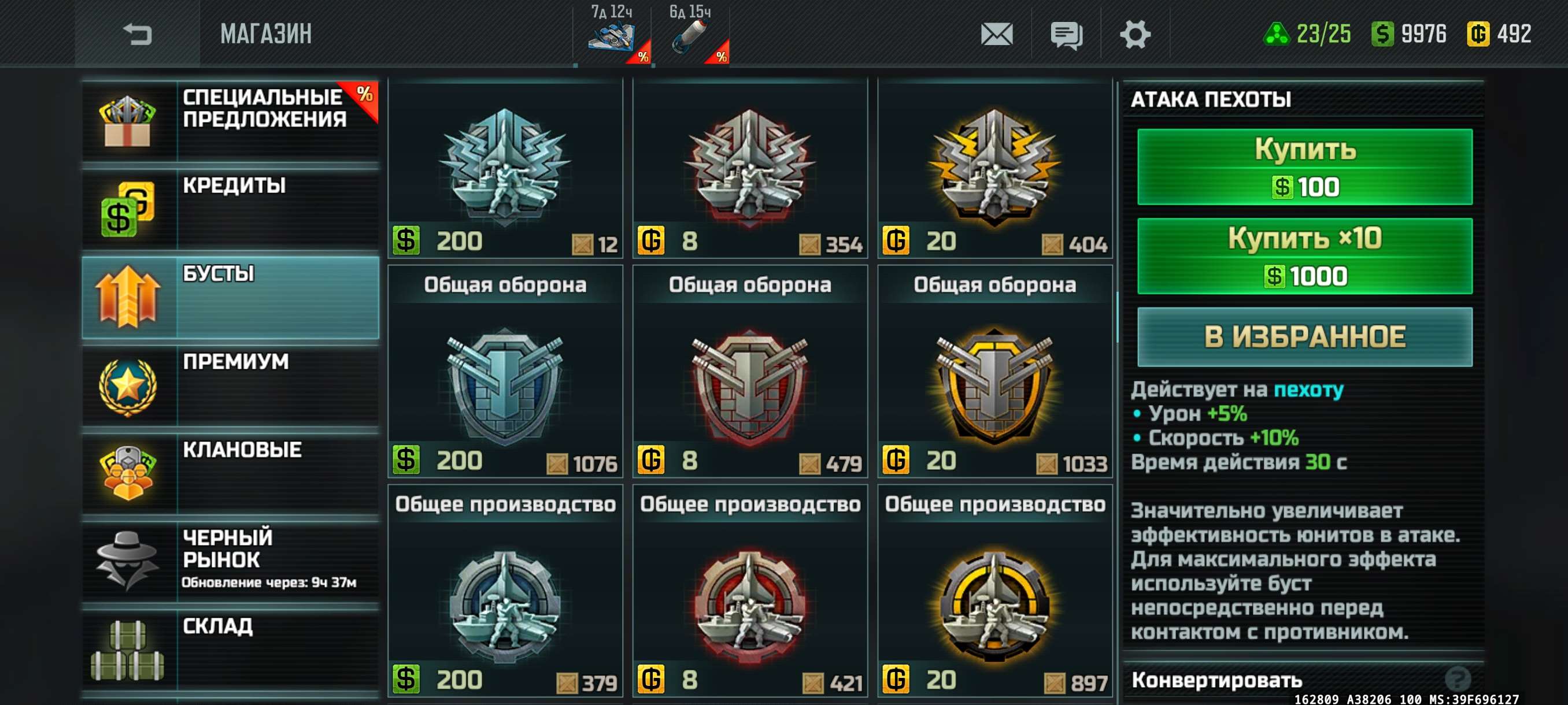This screenshot has width=1568, height=705.
Task: Add boost with В ИЗБРАННОЕ button
Action: pos(1304,337)
